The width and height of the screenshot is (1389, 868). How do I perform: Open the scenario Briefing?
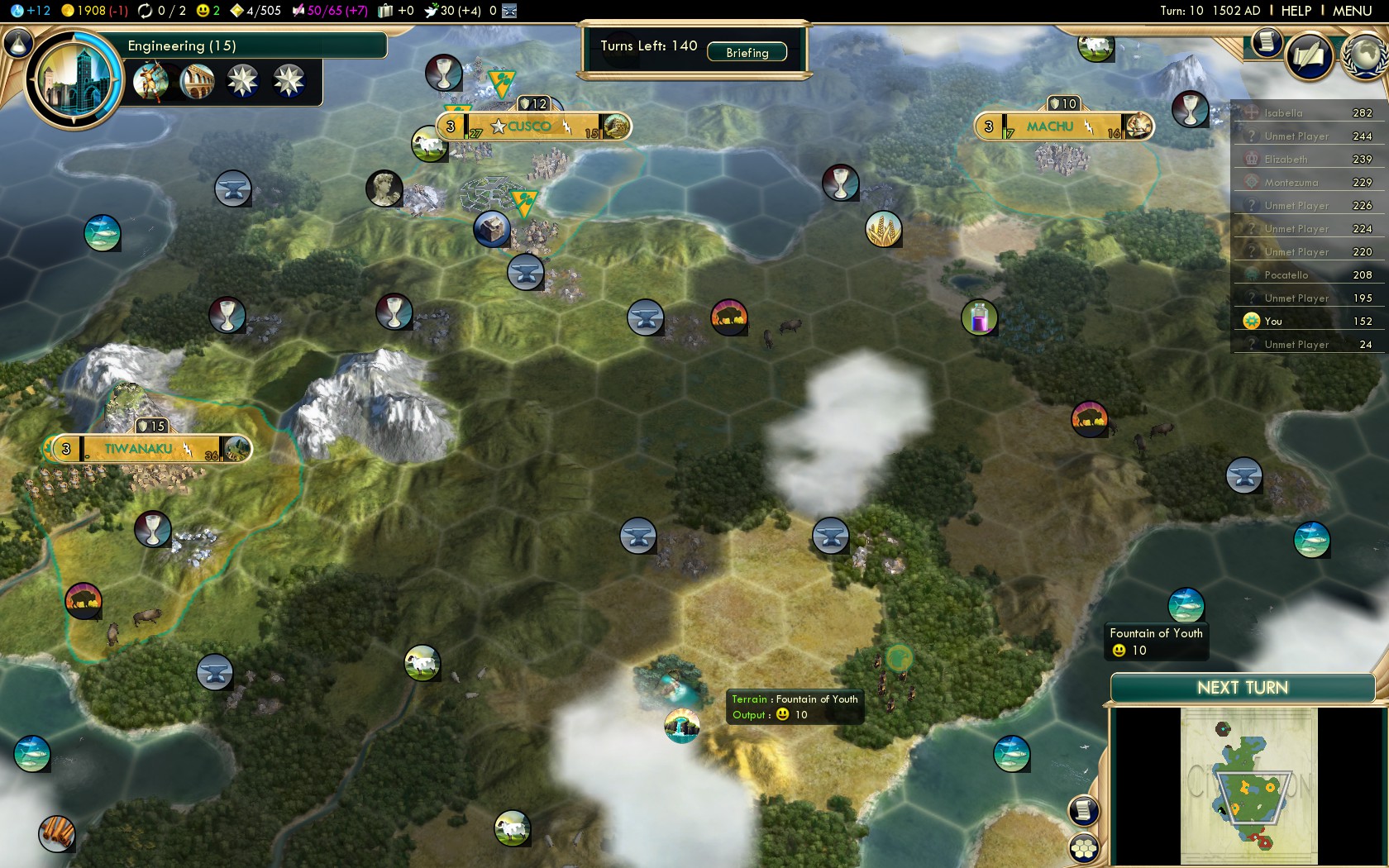pos(747,52)
